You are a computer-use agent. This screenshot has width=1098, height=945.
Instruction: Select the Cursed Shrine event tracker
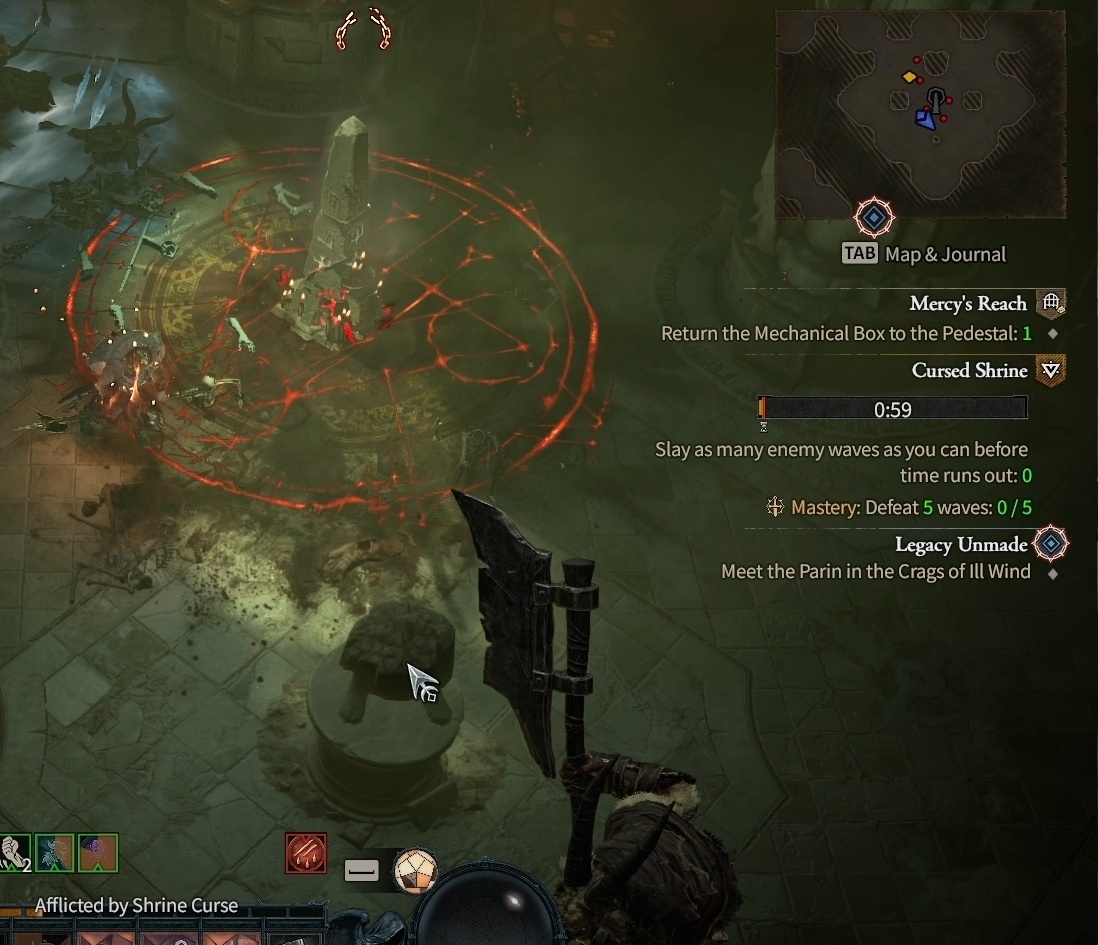coord(969,371)
